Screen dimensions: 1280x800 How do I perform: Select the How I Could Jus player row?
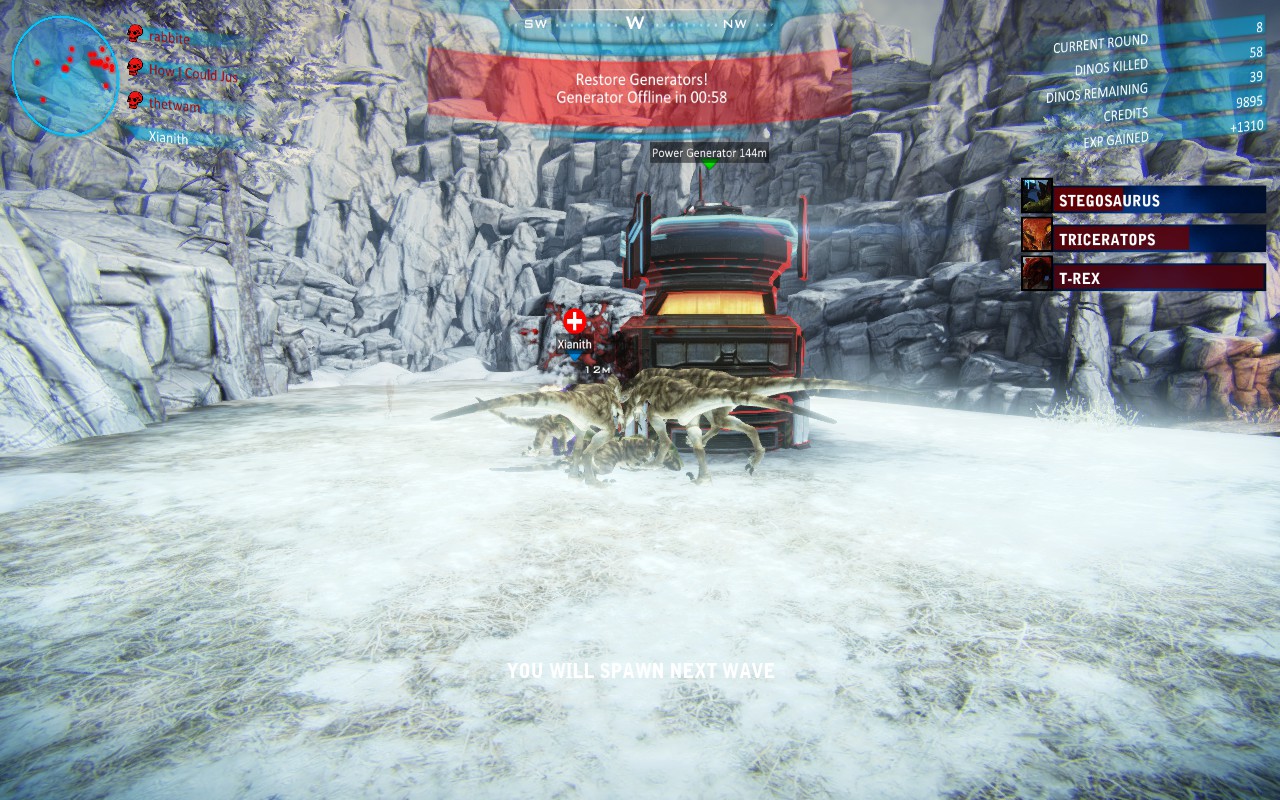(192, 71)
